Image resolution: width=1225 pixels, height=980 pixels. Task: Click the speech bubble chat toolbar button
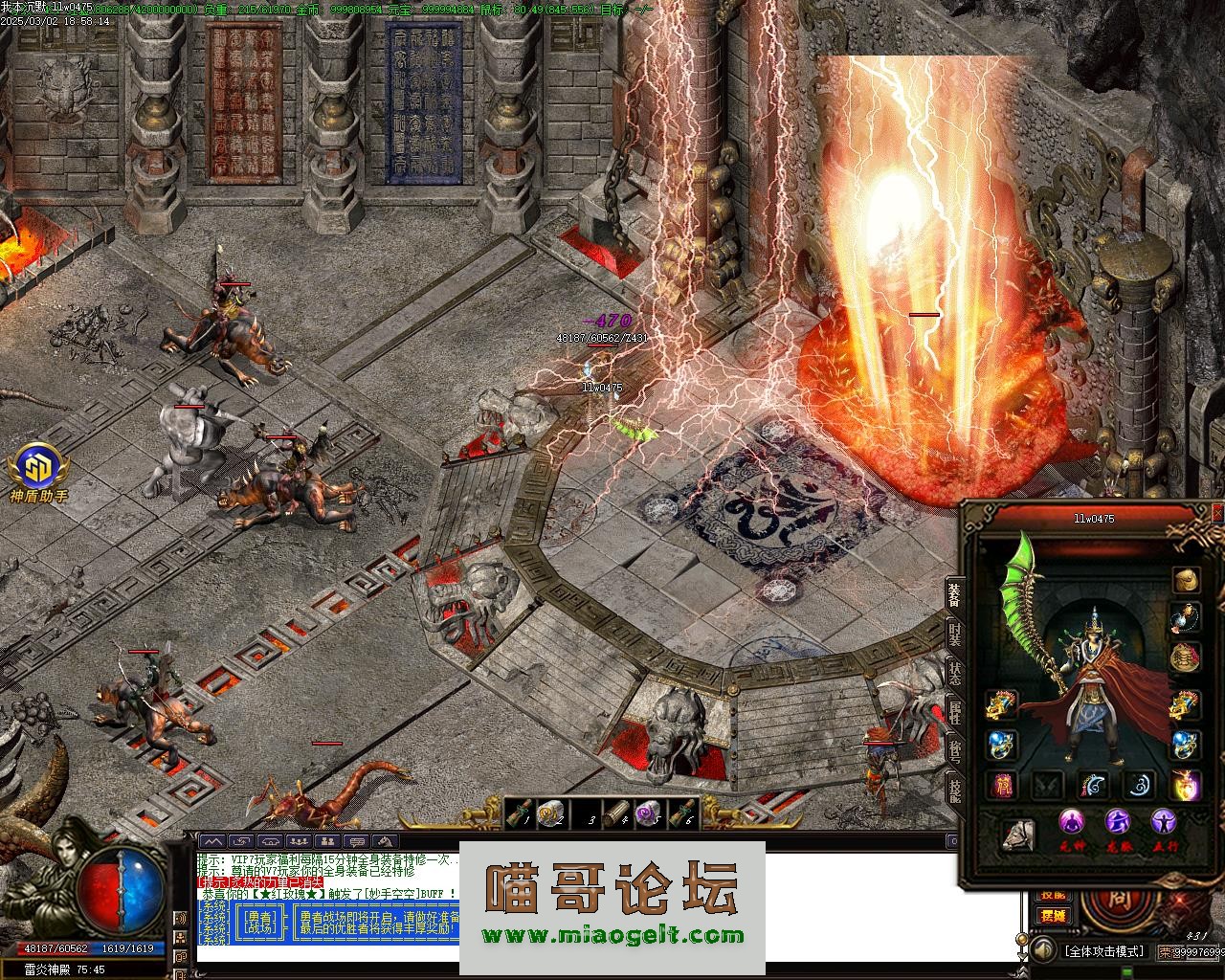tap(352, 841)
